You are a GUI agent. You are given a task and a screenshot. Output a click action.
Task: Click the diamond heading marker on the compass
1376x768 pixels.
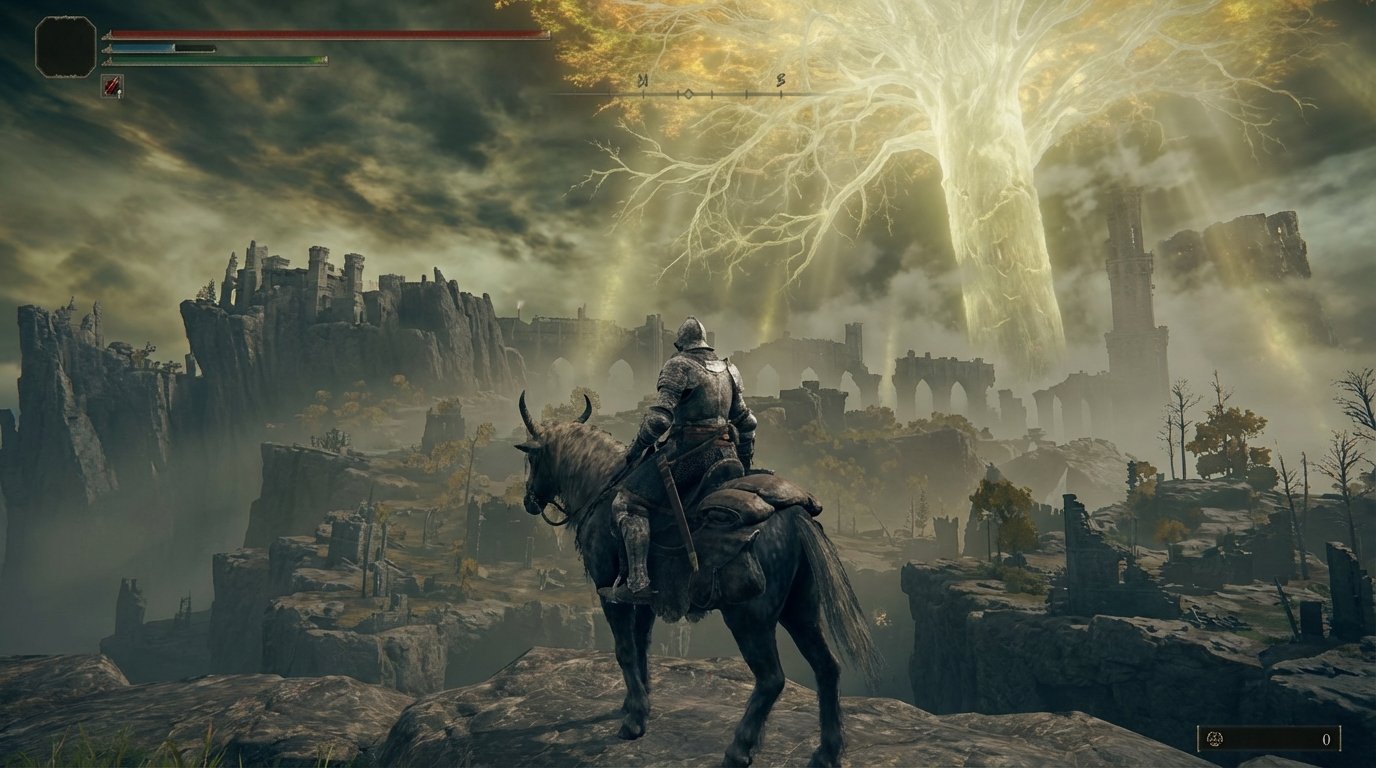click(x=688, y=93)
